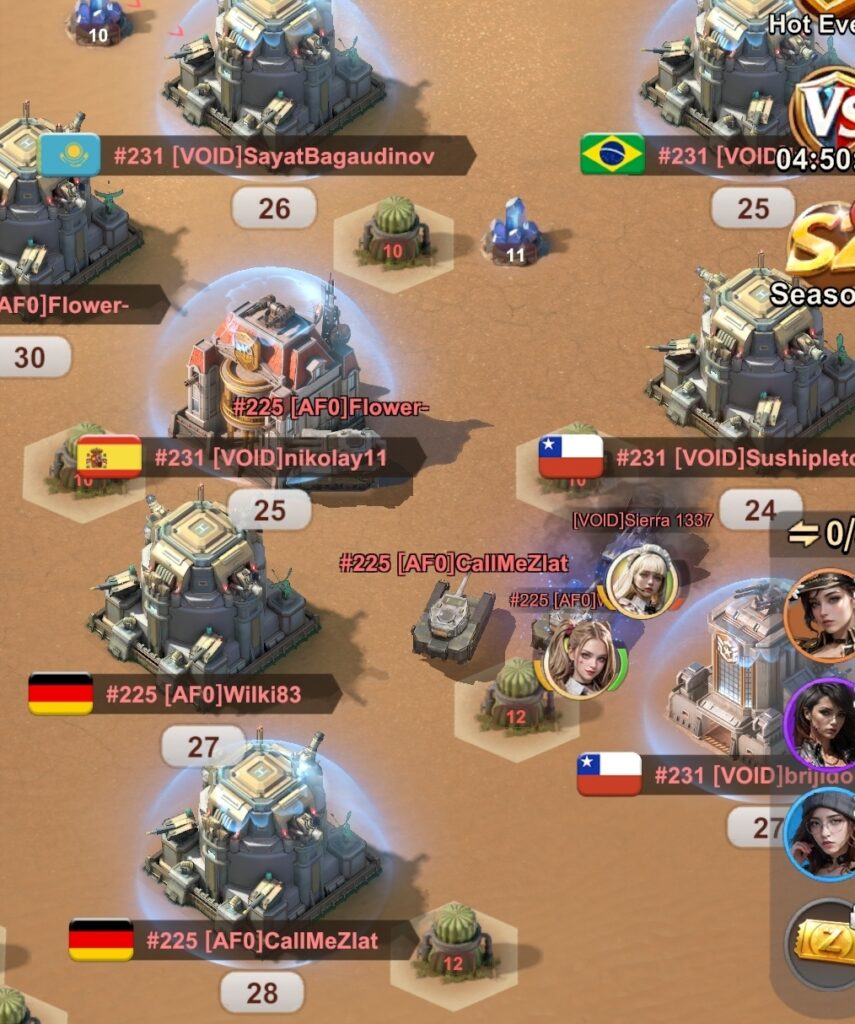Open the VS event badge
The image size is (855, 1024).
tap(825, 112)
